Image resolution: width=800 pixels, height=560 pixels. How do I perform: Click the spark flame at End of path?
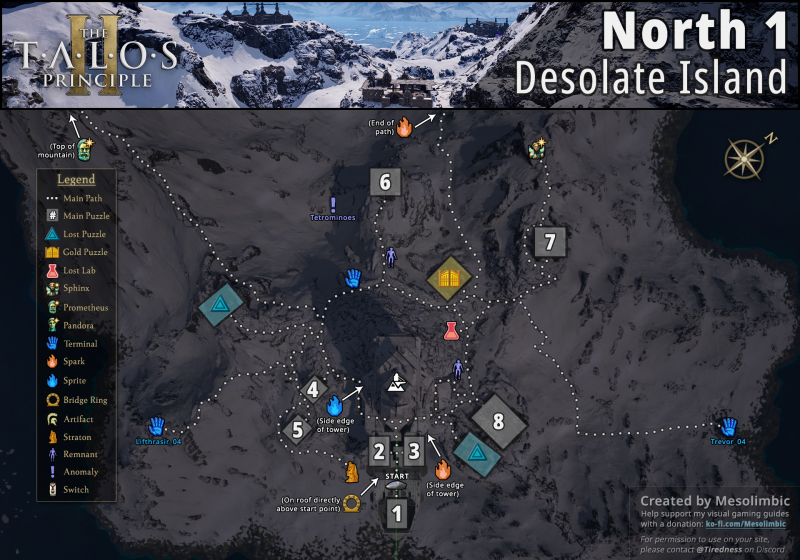pyautogui.click(x=405, y=127)
